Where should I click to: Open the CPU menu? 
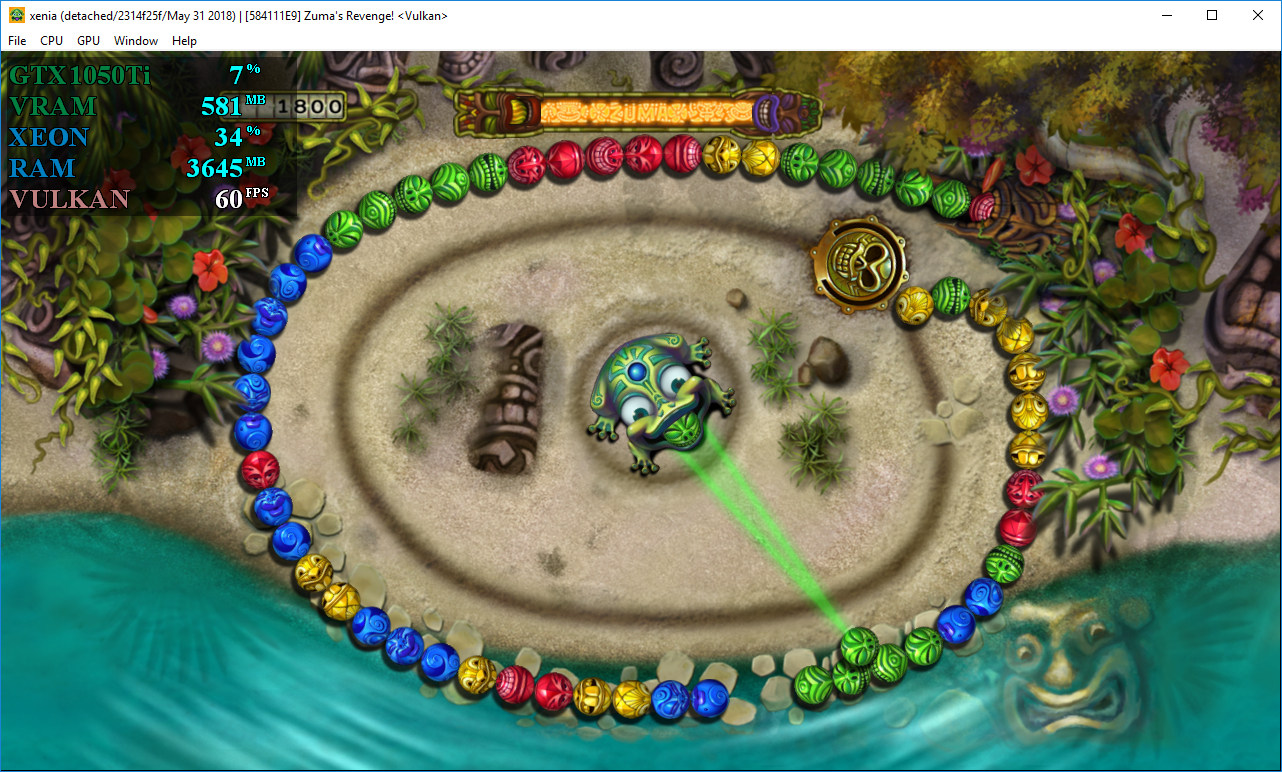pos(51,41)
